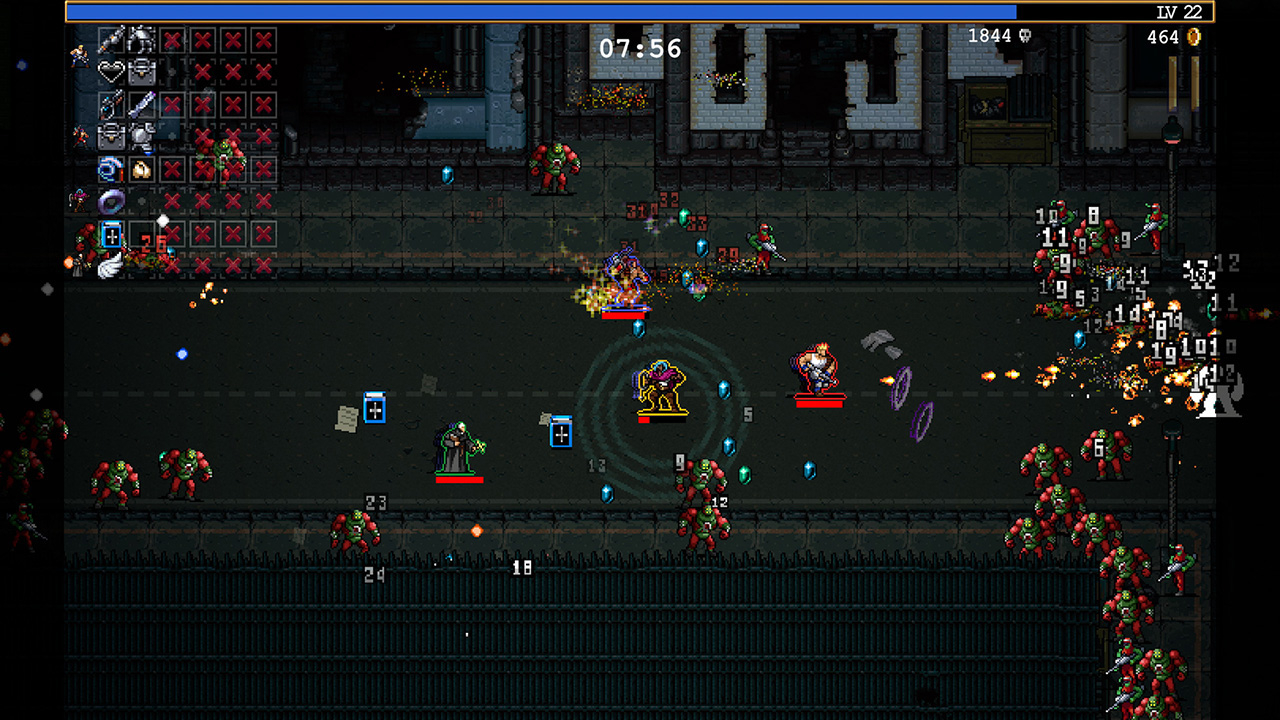Image resolution: width=1280 pixels, height=720 pixels.
Task: Select the purple ring item icon
Action: point(109,200)
